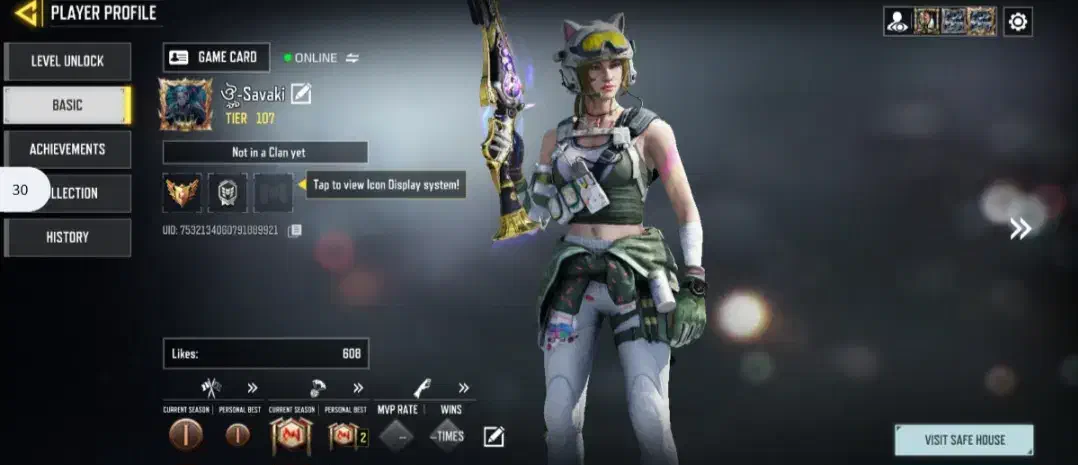Open the Game Card
This screenshot has width=1078, height=465.
pyautogui.click(x=217, y=57)
